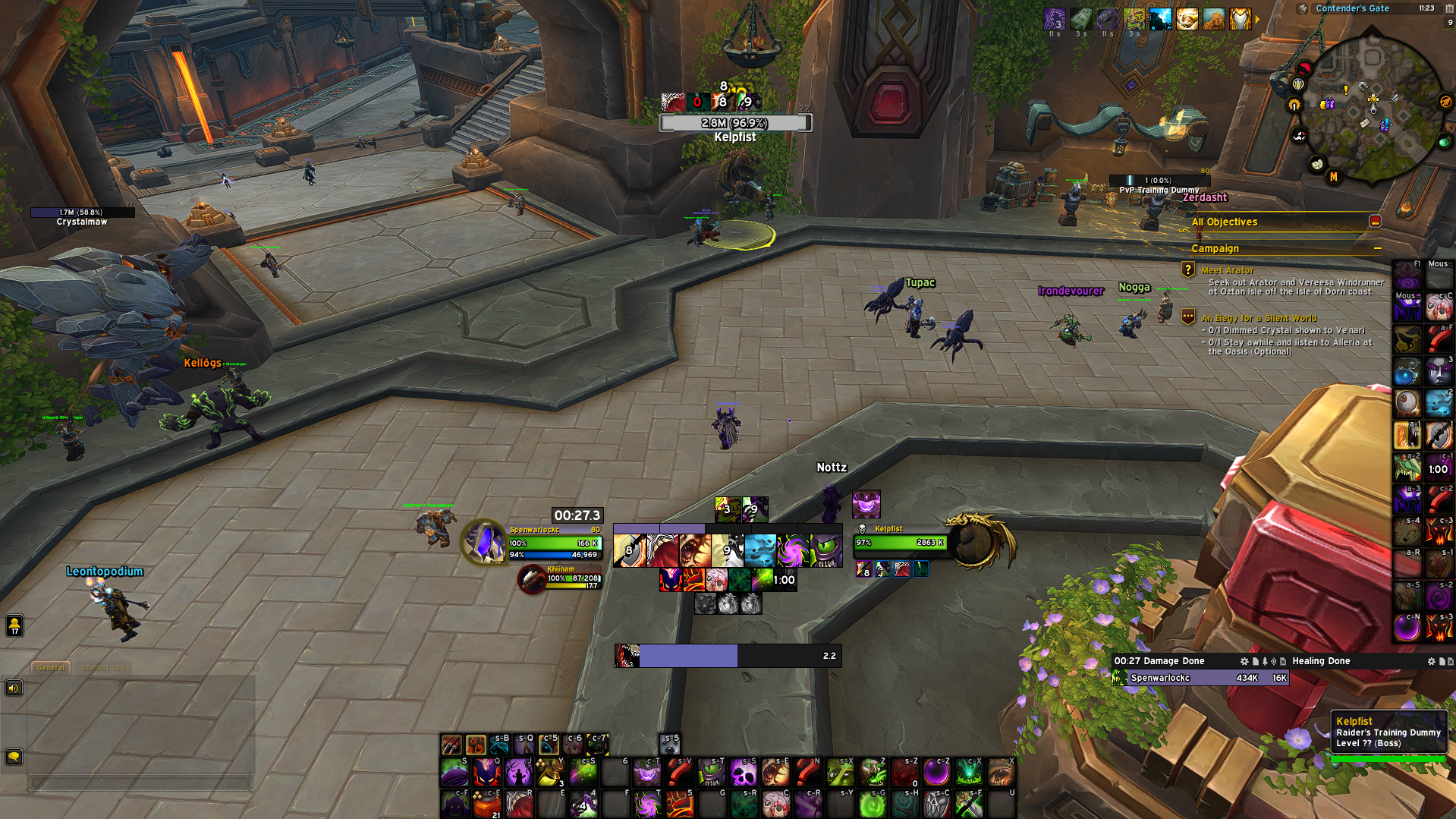Screen dimensions: 1456x819
Task: Collapse the Campaign quest section
Action: click(x=1377, y=248)
